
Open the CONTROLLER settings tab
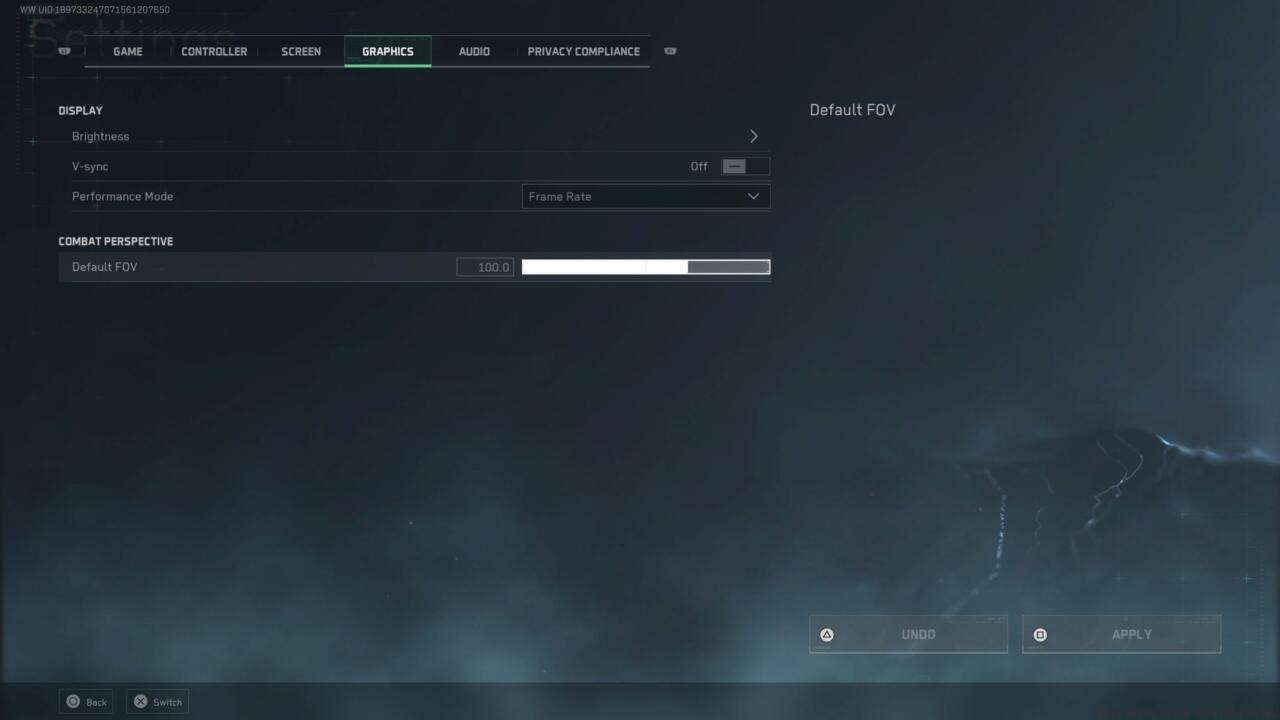tap(213, 51)
